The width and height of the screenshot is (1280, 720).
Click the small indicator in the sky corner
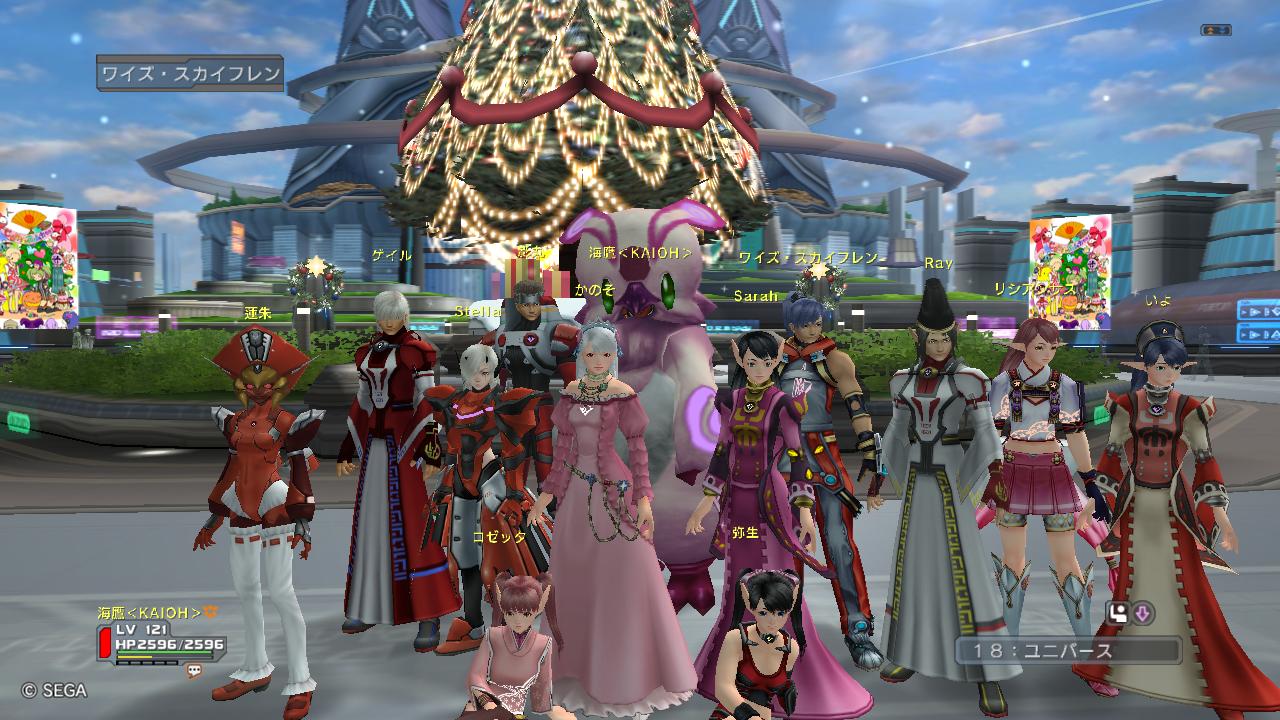pos(1215,31)
